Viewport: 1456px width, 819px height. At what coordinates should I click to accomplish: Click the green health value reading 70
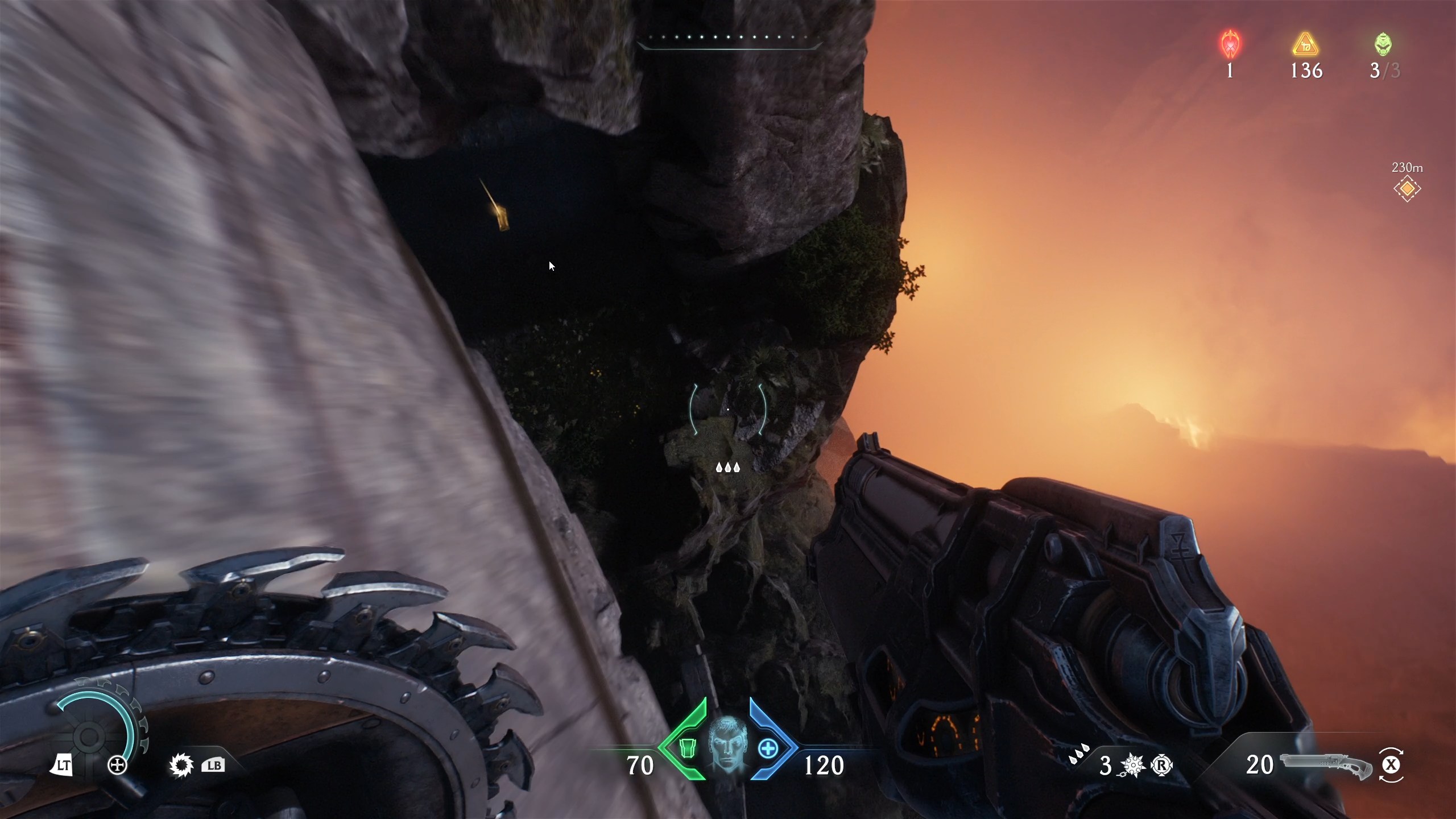click(640, 766)
